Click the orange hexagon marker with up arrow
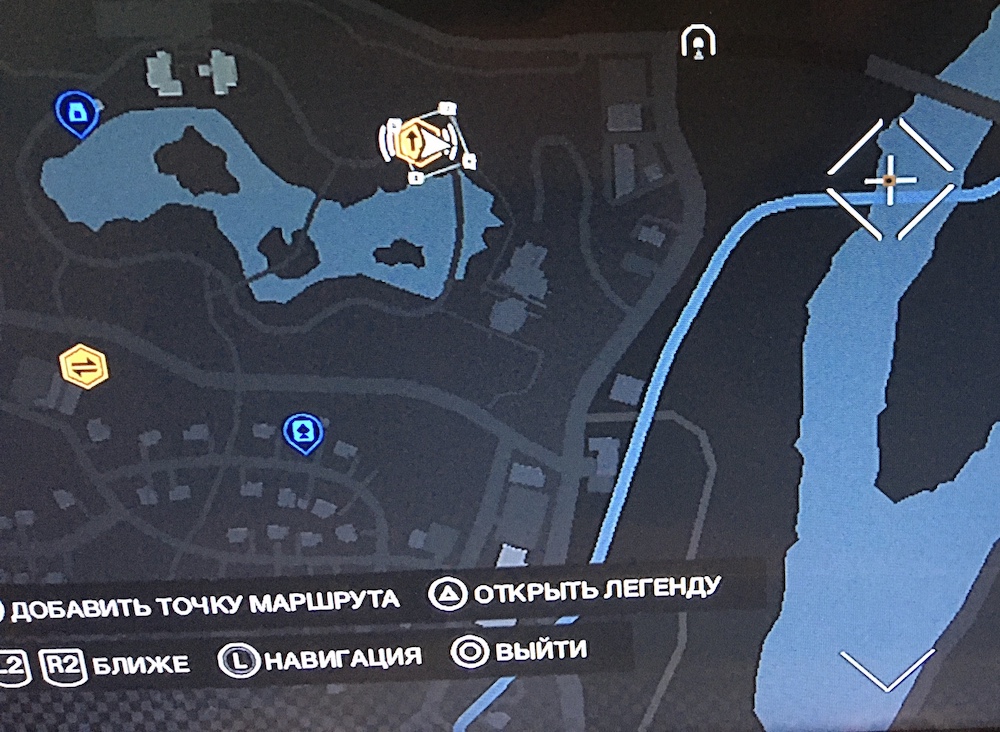The image size is (1000, 732). pyautogui.click(x=412, y=140)
